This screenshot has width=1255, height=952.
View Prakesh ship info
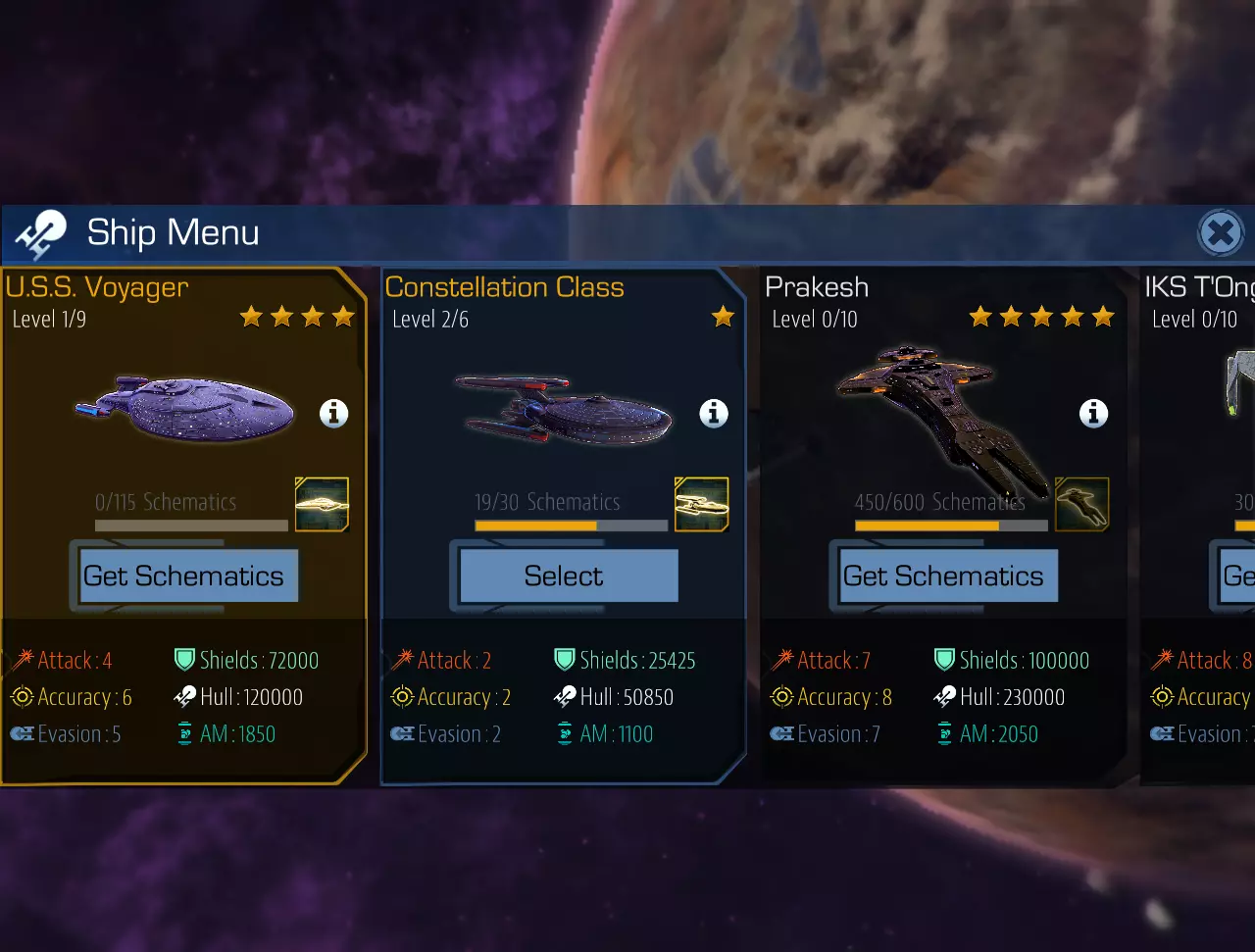click(x=1093, y=414)
